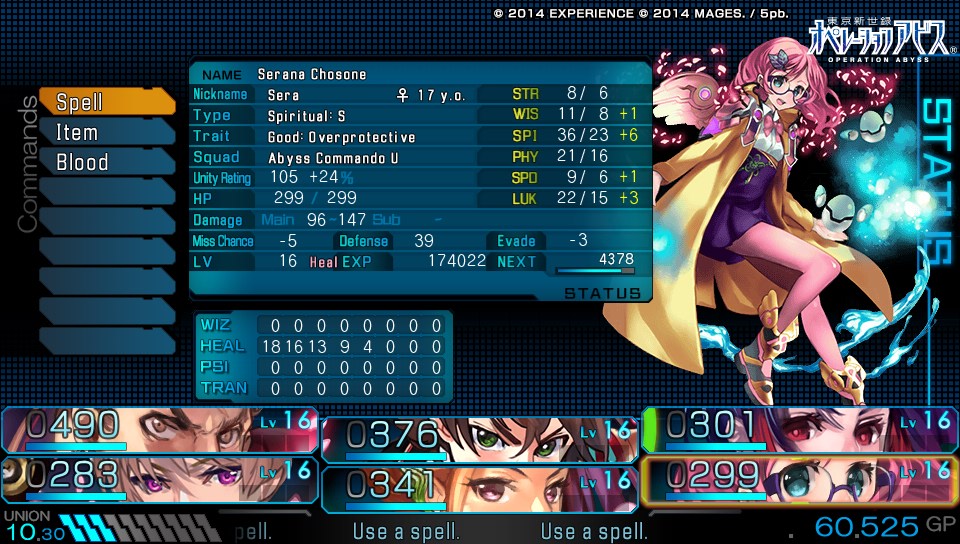This screenshot has height=544, width=960.
Task: Select the Spell command
Action: click(106, 102)
